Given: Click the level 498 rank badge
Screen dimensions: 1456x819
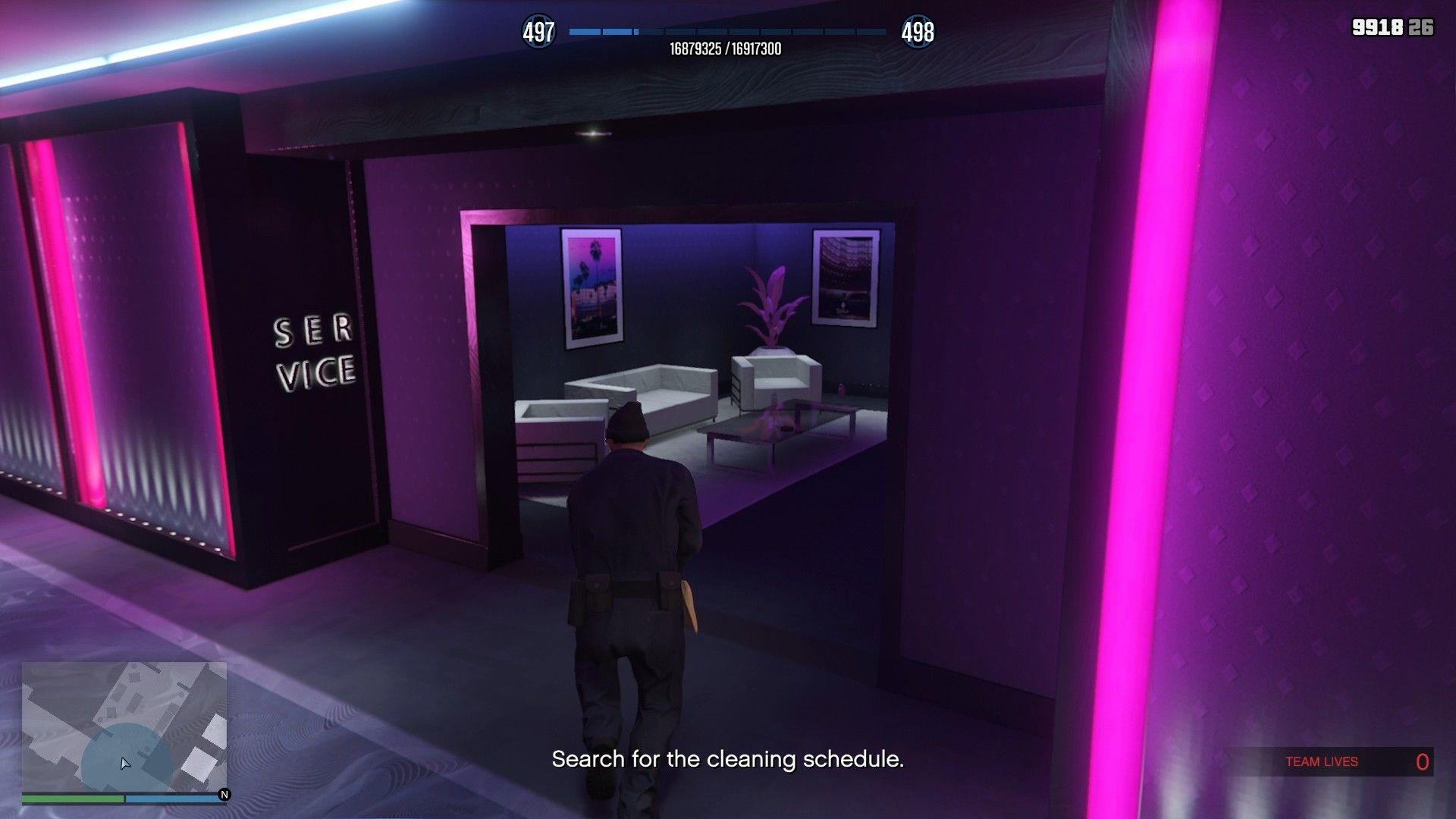Looking at the screenshot, I should pos(918,32).
